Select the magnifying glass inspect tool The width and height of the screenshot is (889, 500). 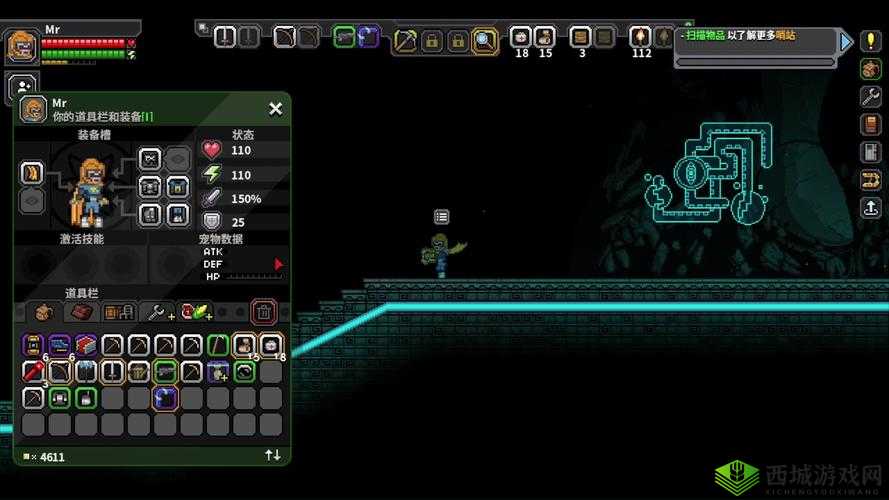coord(485,40)
